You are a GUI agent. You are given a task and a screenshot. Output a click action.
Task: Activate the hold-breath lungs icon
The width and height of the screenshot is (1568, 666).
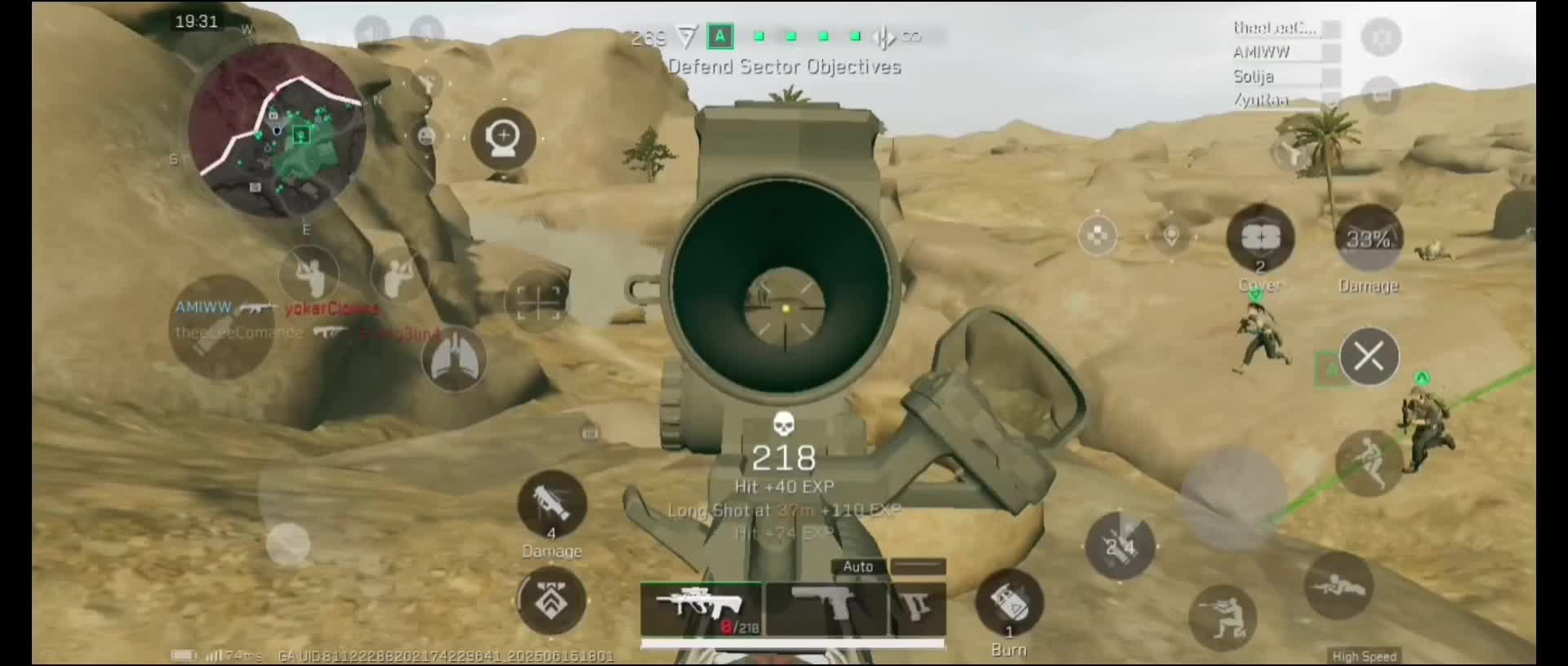[x=455, y=359]
